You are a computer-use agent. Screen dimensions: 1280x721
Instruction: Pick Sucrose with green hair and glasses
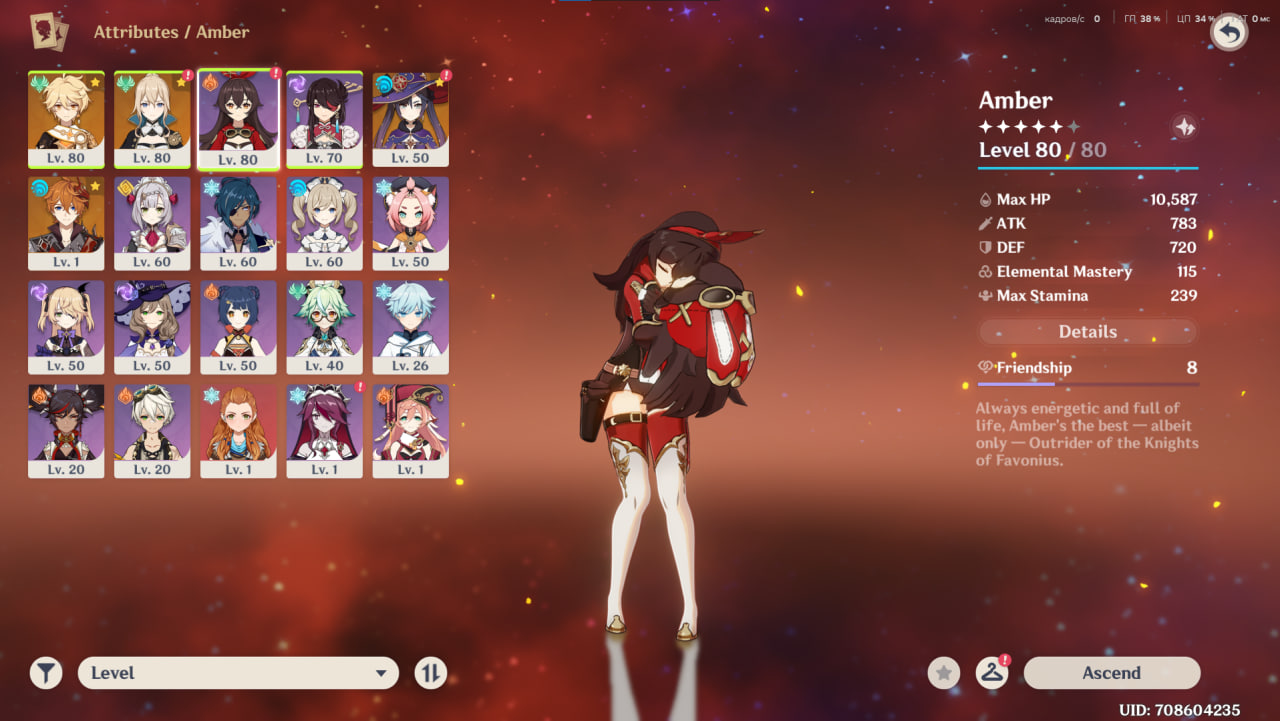tap(324, 327)
